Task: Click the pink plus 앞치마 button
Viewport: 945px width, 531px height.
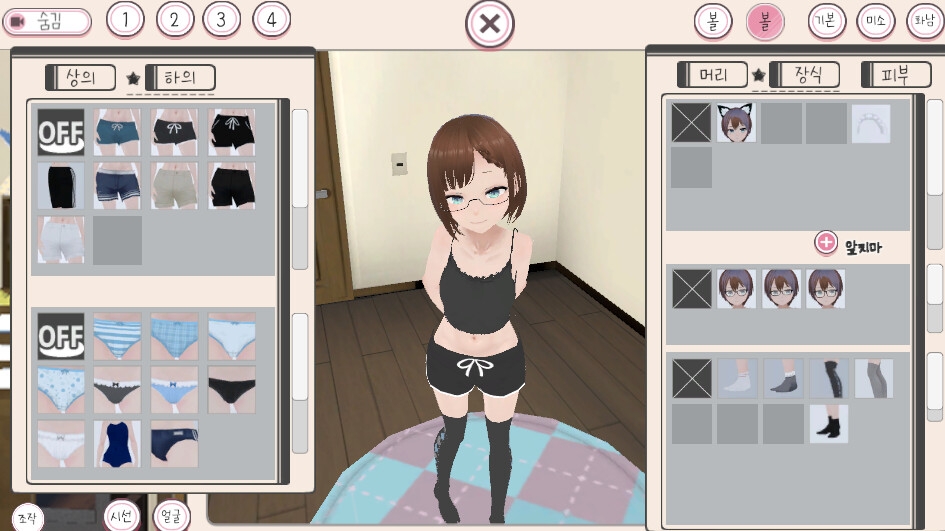Action: 826,242
